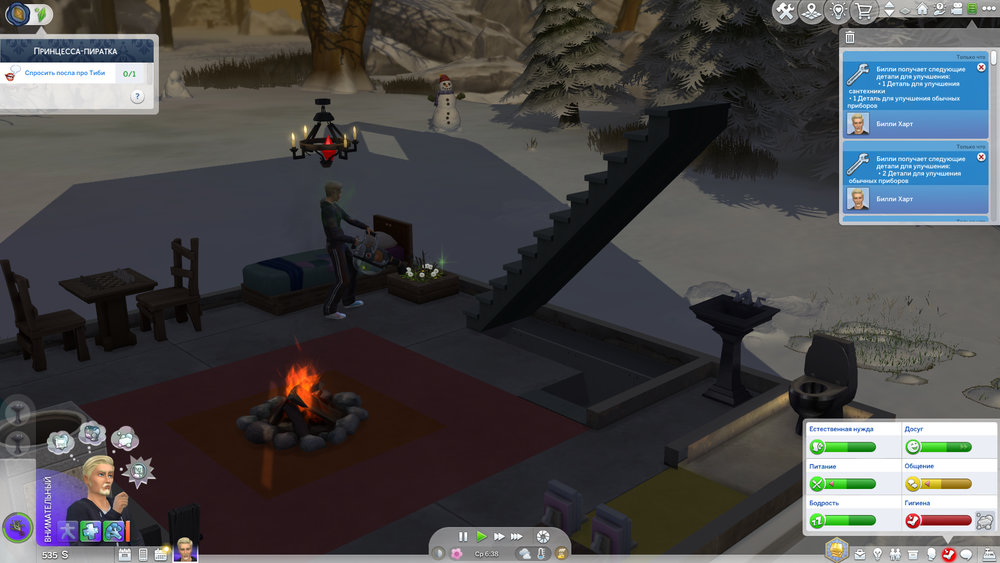This screenshot has width=1000, height=563.
Task: Click the scenario help question mark
Action: click(137, 97)
